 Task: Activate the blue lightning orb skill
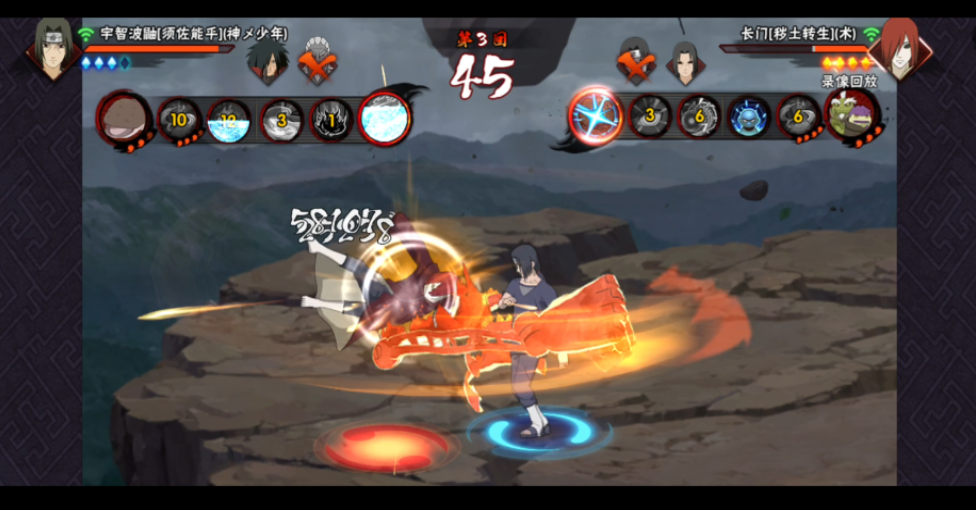pos(596,116)
